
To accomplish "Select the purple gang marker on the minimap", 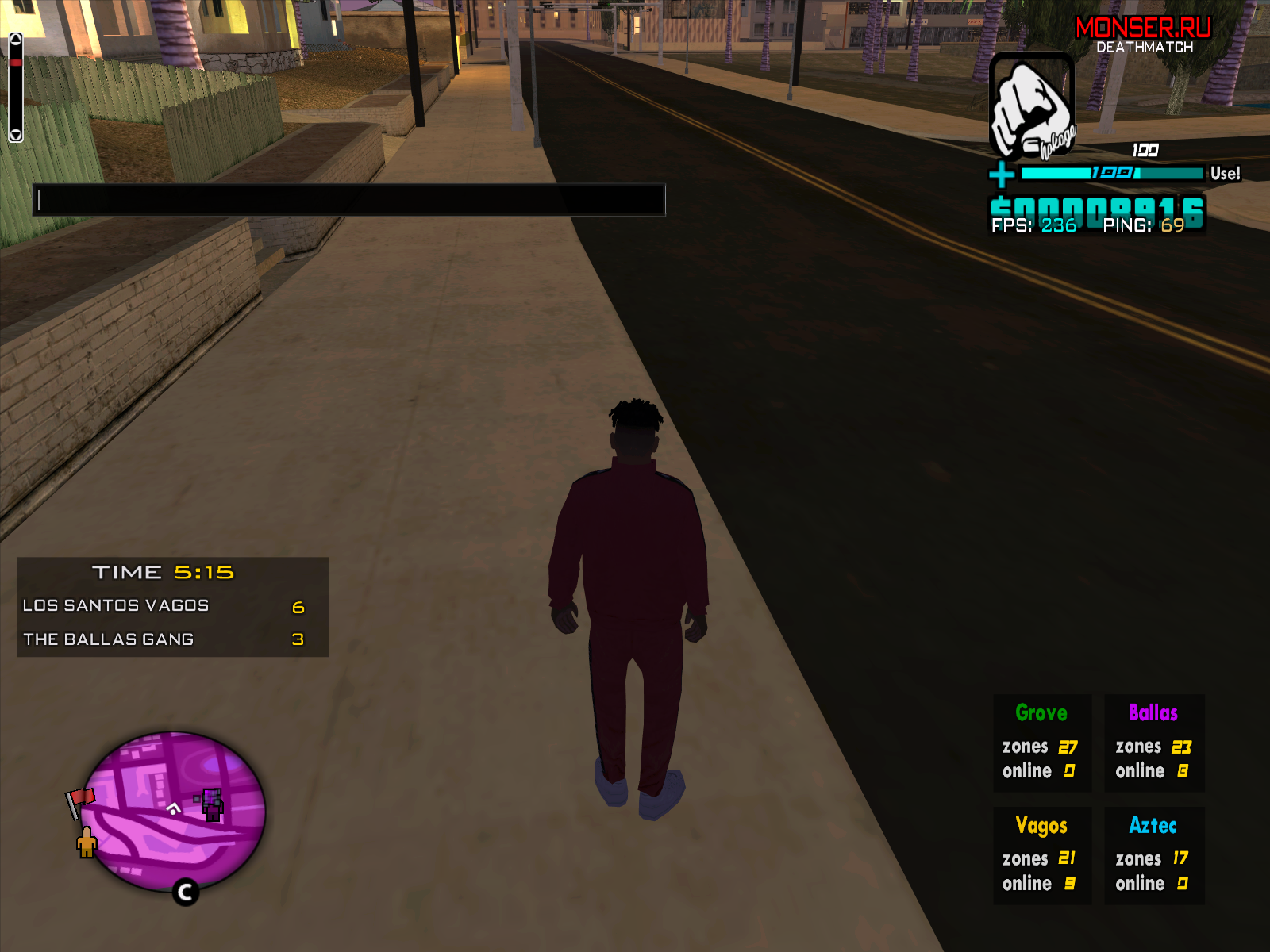I will click(x=212, y=804).
